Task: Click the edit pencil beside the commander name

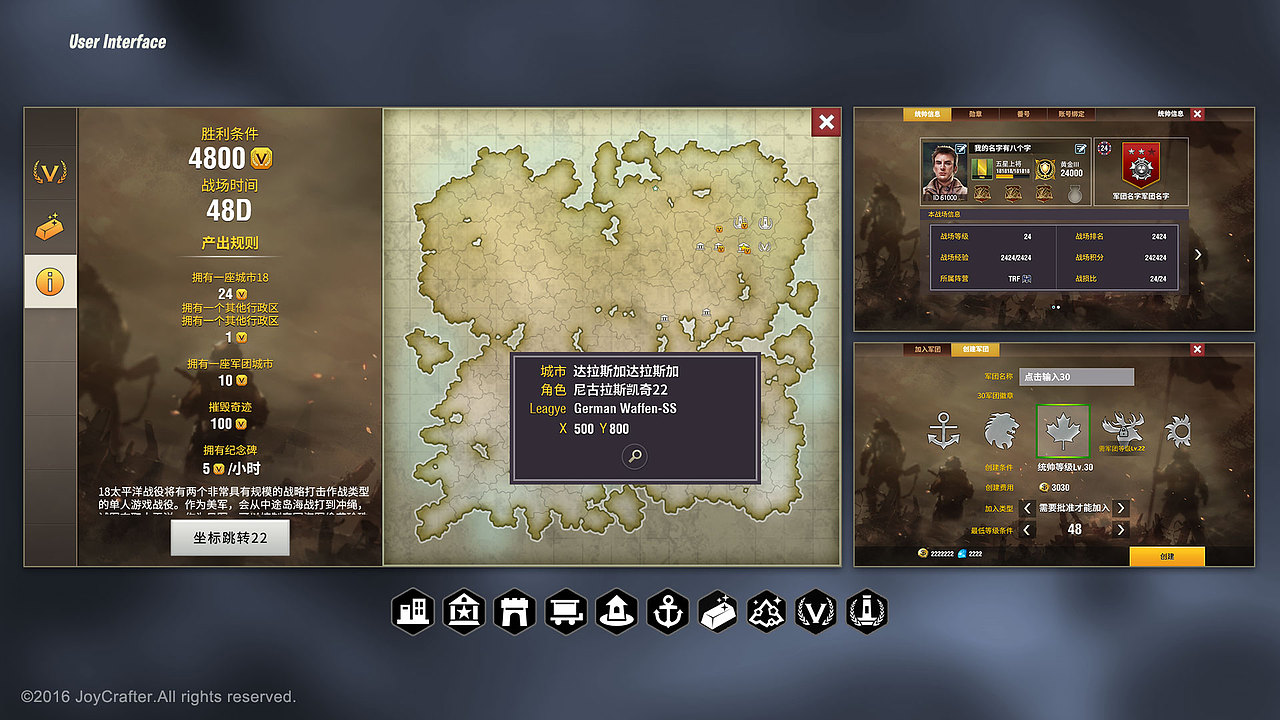Action: point(1080,148)
